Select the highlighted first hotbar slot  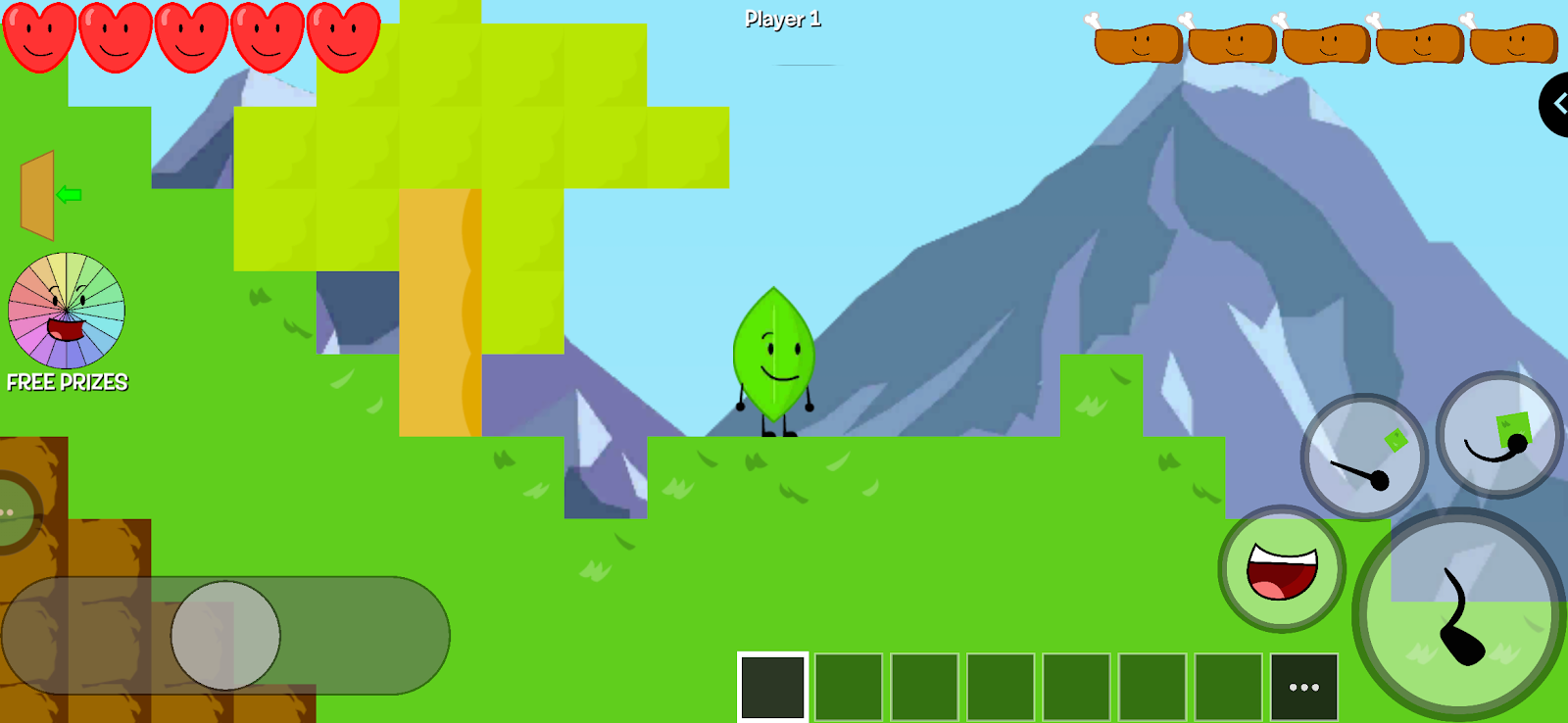point(772,687)
